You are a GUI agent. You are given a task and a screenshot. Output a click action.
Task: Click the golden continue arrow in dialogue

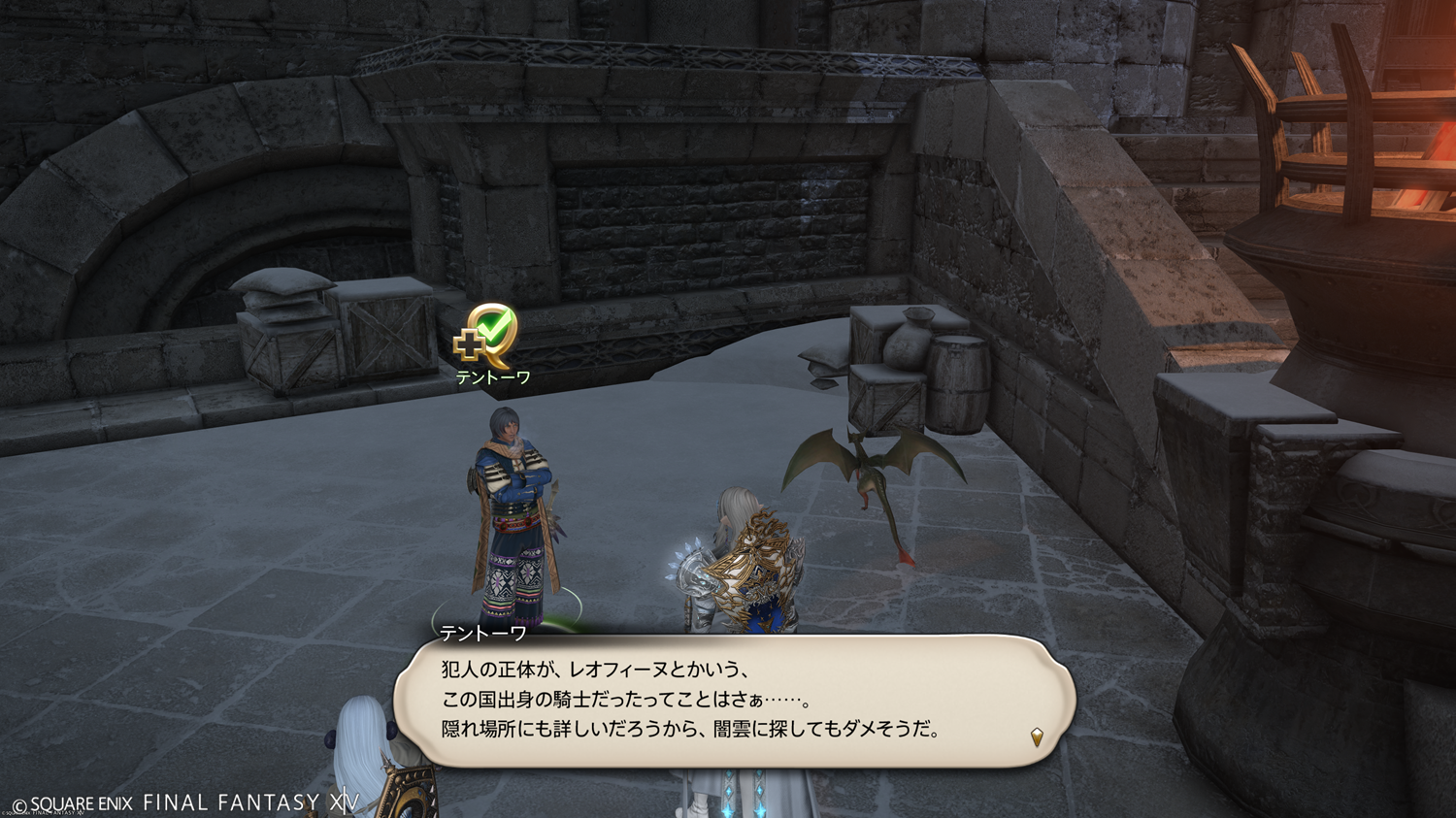(x=1037, y=737)
